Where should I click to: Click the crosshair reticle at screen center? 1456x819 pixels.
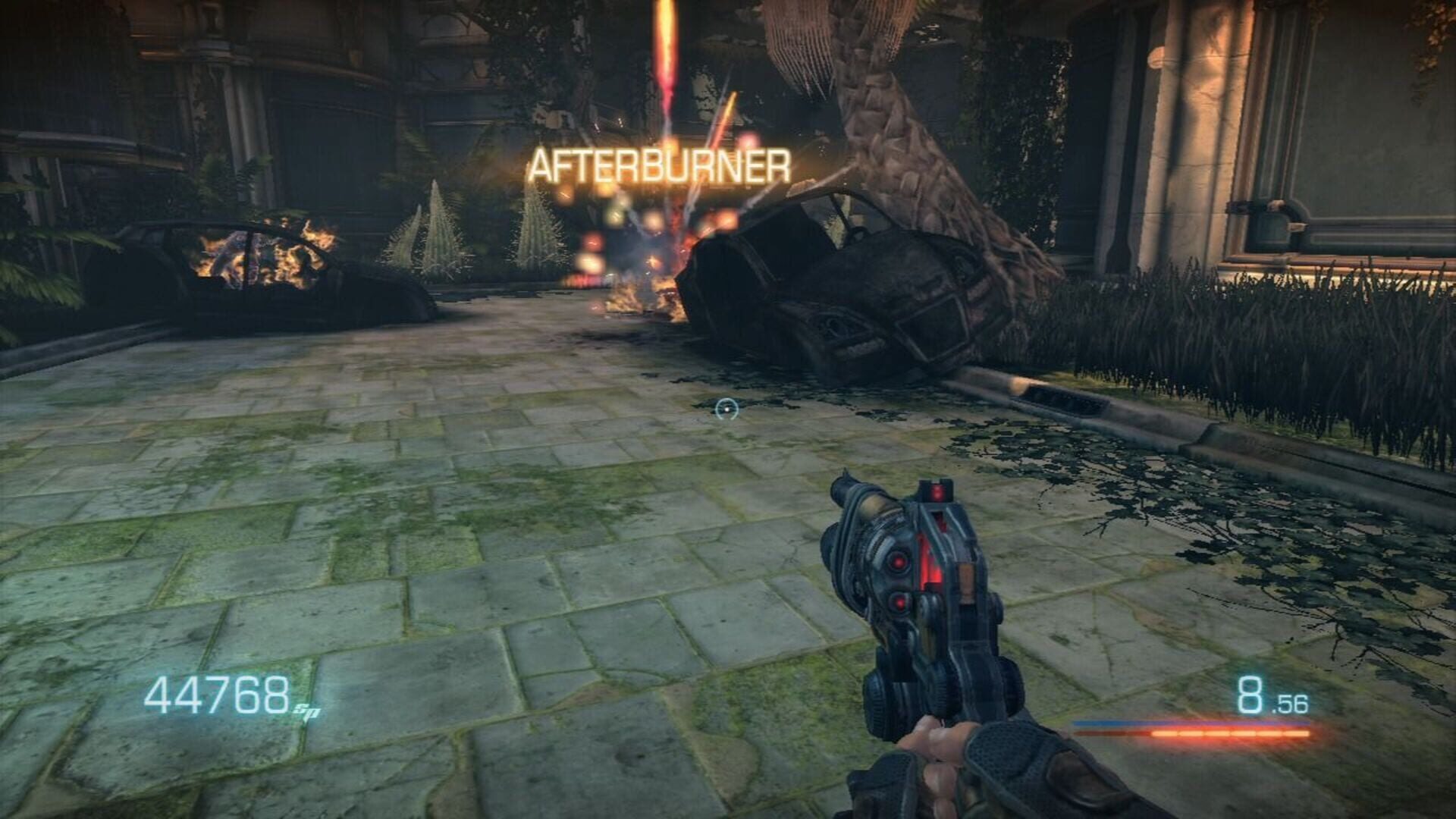(726, 409)
